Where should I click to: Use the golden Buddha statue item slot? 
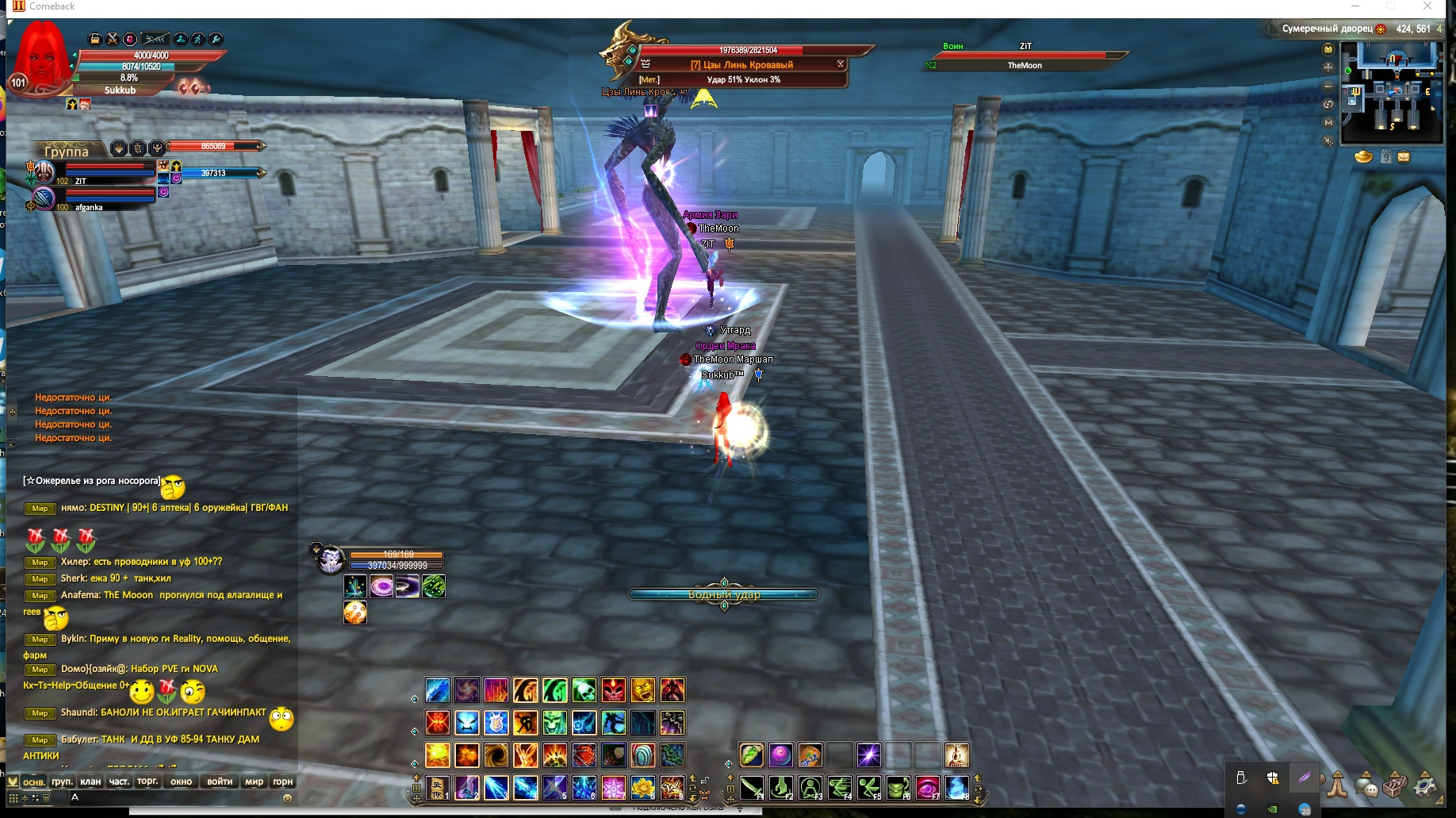coord(957,755)
